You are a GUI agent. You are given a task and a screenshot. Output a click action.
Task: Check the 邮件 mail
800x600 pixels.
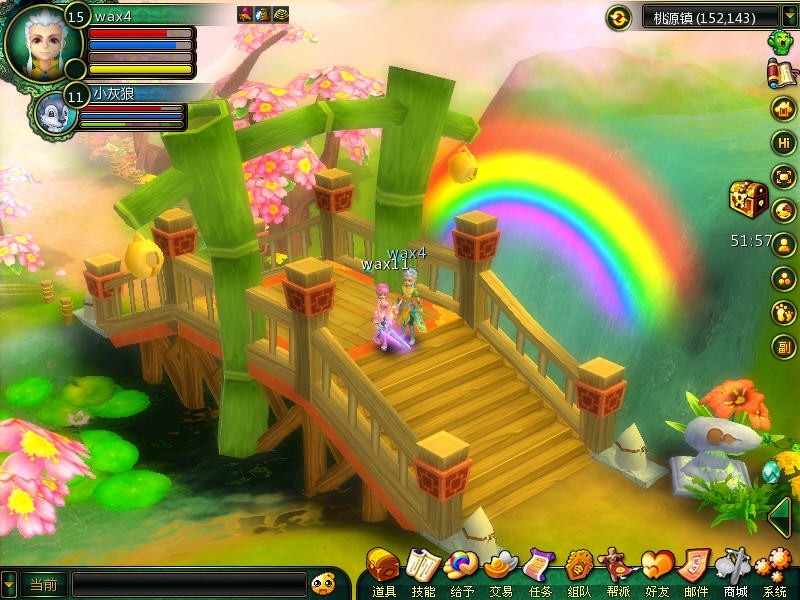click(x=695, y=568)
